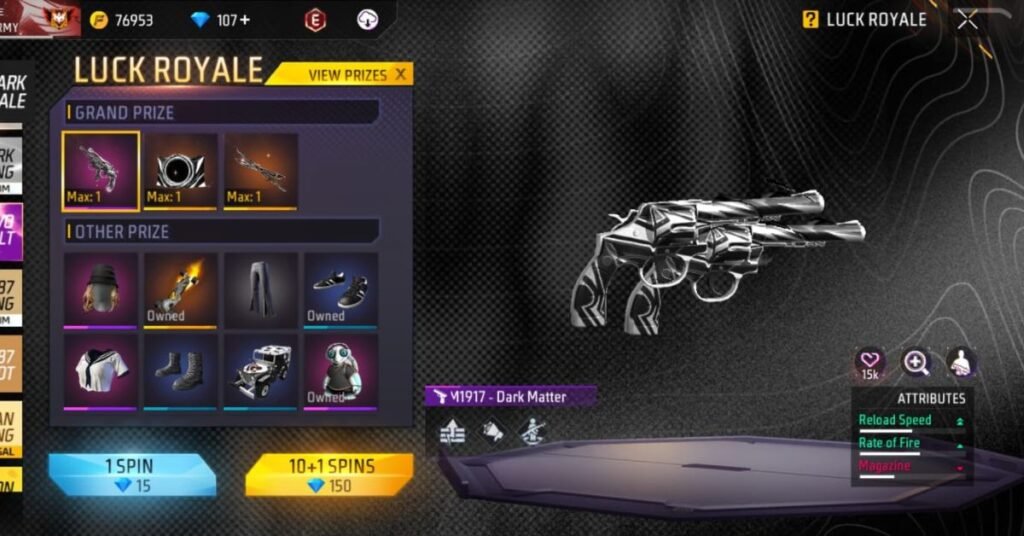Image resolution: width=1024 pixels, height=536 pixels.
Task: Select the black pants prize
Action: tap(261, 289)
